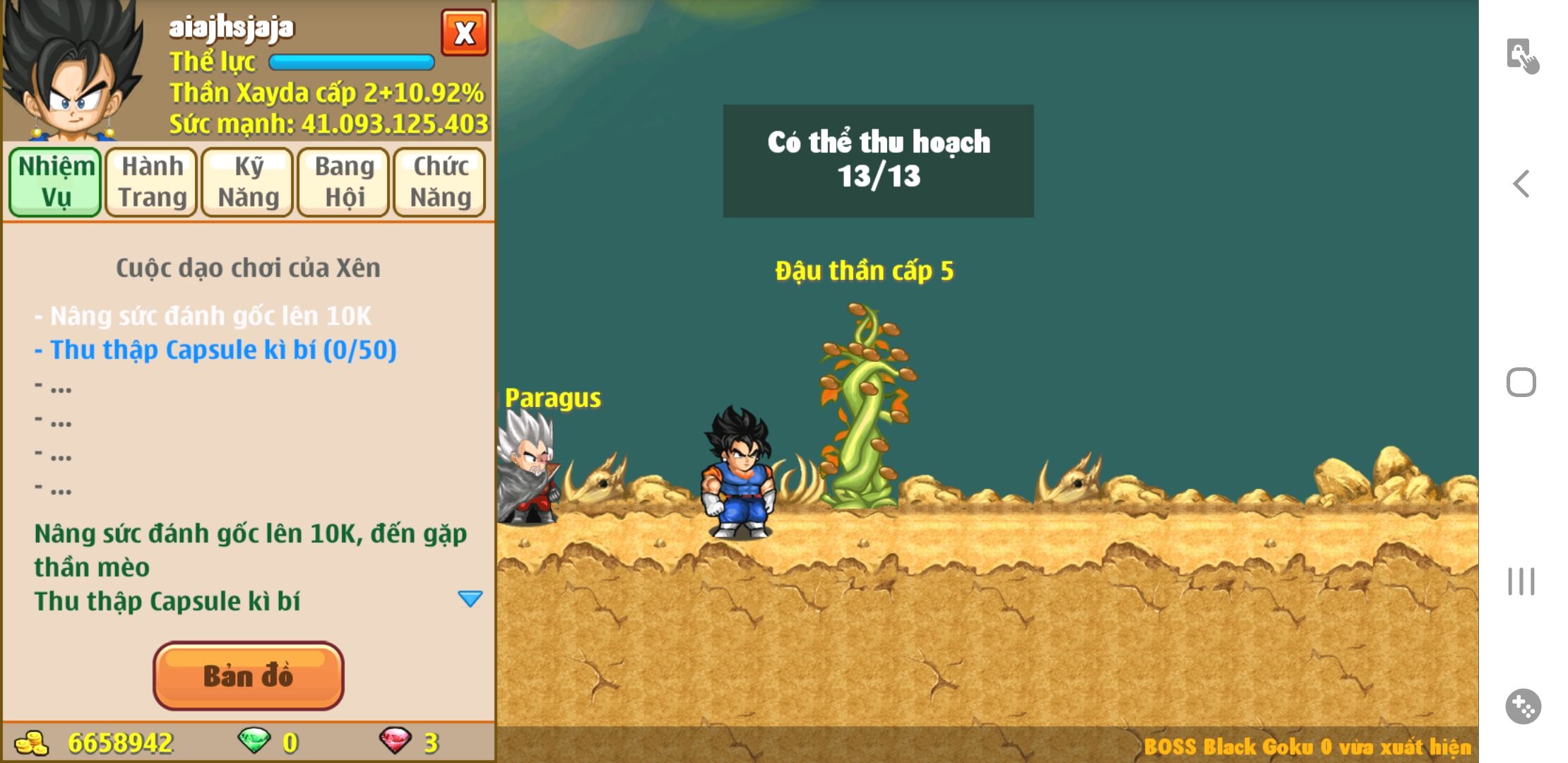Select the Thu thập Capsule kì bí objective
The height and width of the screenshot is (763, 1568).
click(222, 350)
